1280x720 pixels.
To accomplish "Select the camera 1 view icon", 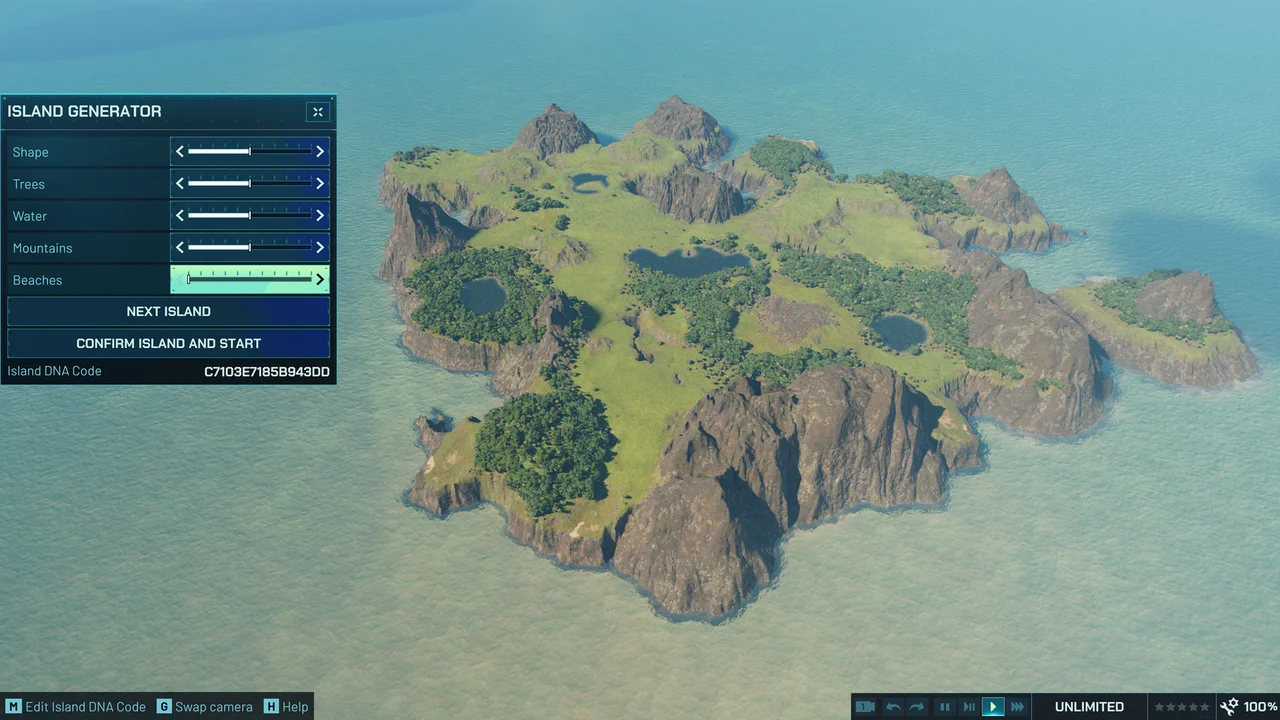I will click(x=865, y=706).
